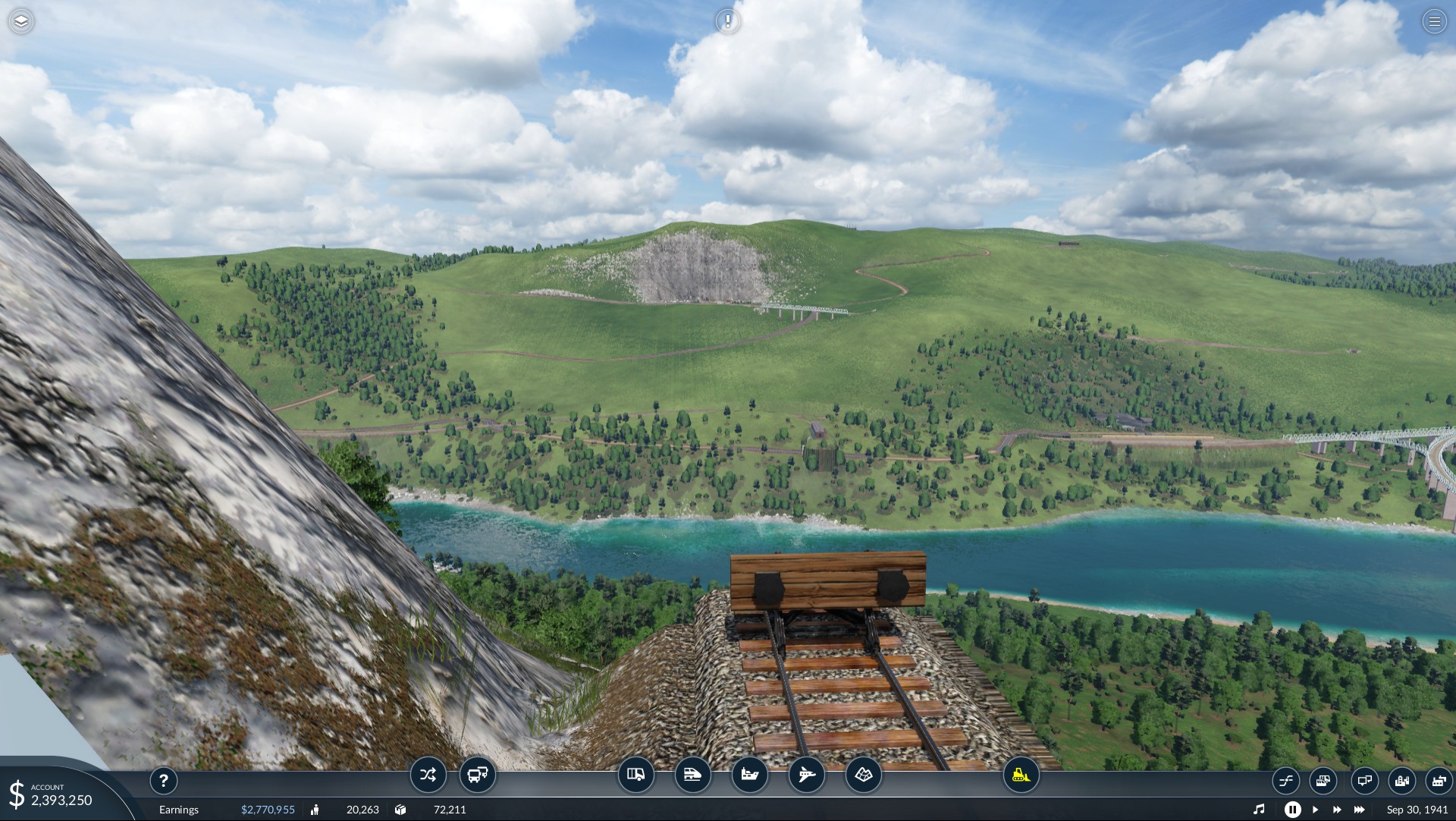The width and height of the screenshot is (1456, 821).
Task: Open the question mark help button
Action: [x=164, y=780]
